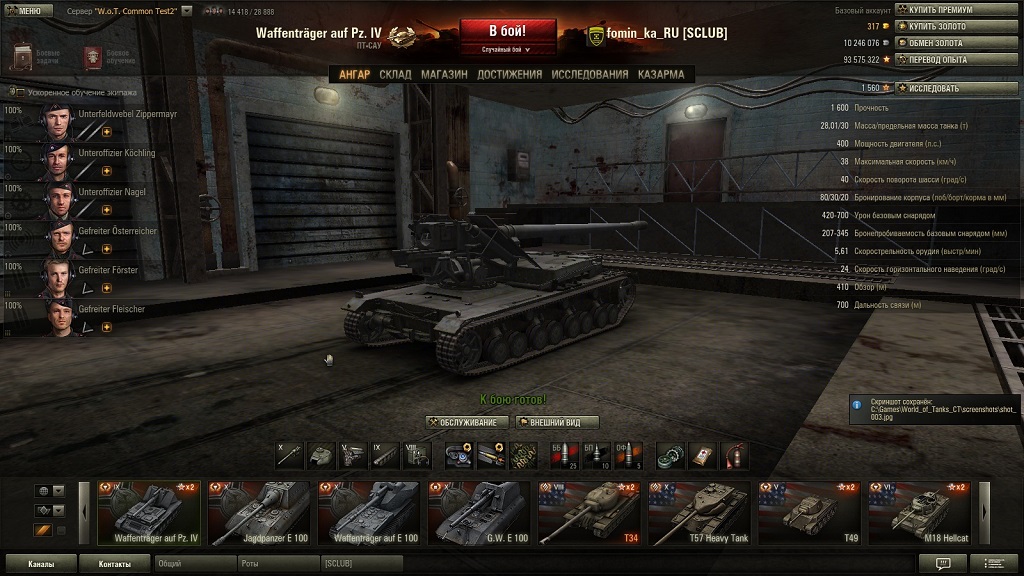Open the Обслуживание service window
The height and width of the screenshot is (576, 1024).
tap(468, 422)
